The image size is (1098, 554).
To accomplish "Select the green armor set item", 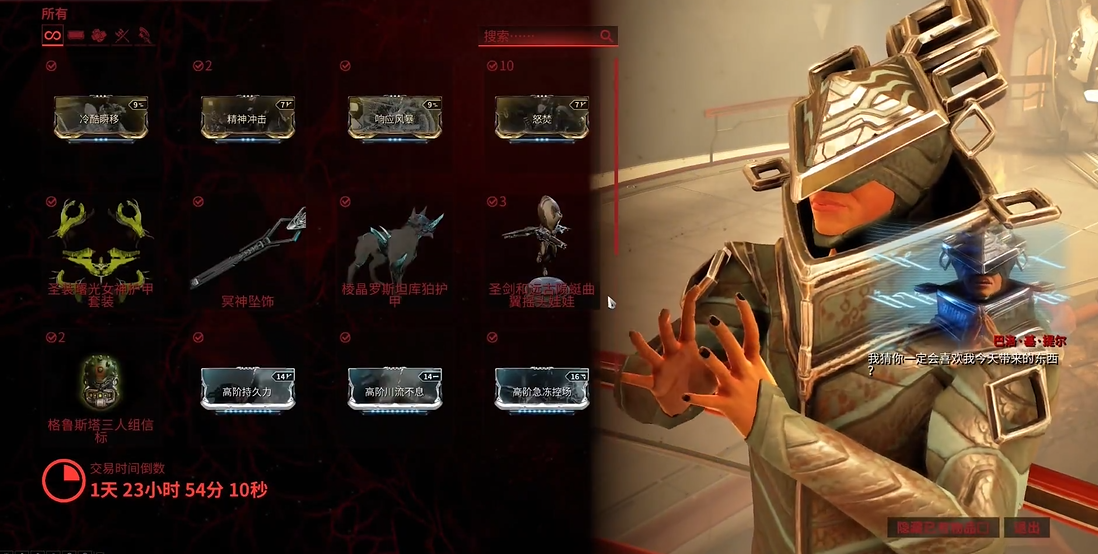I will pos(100,250).
